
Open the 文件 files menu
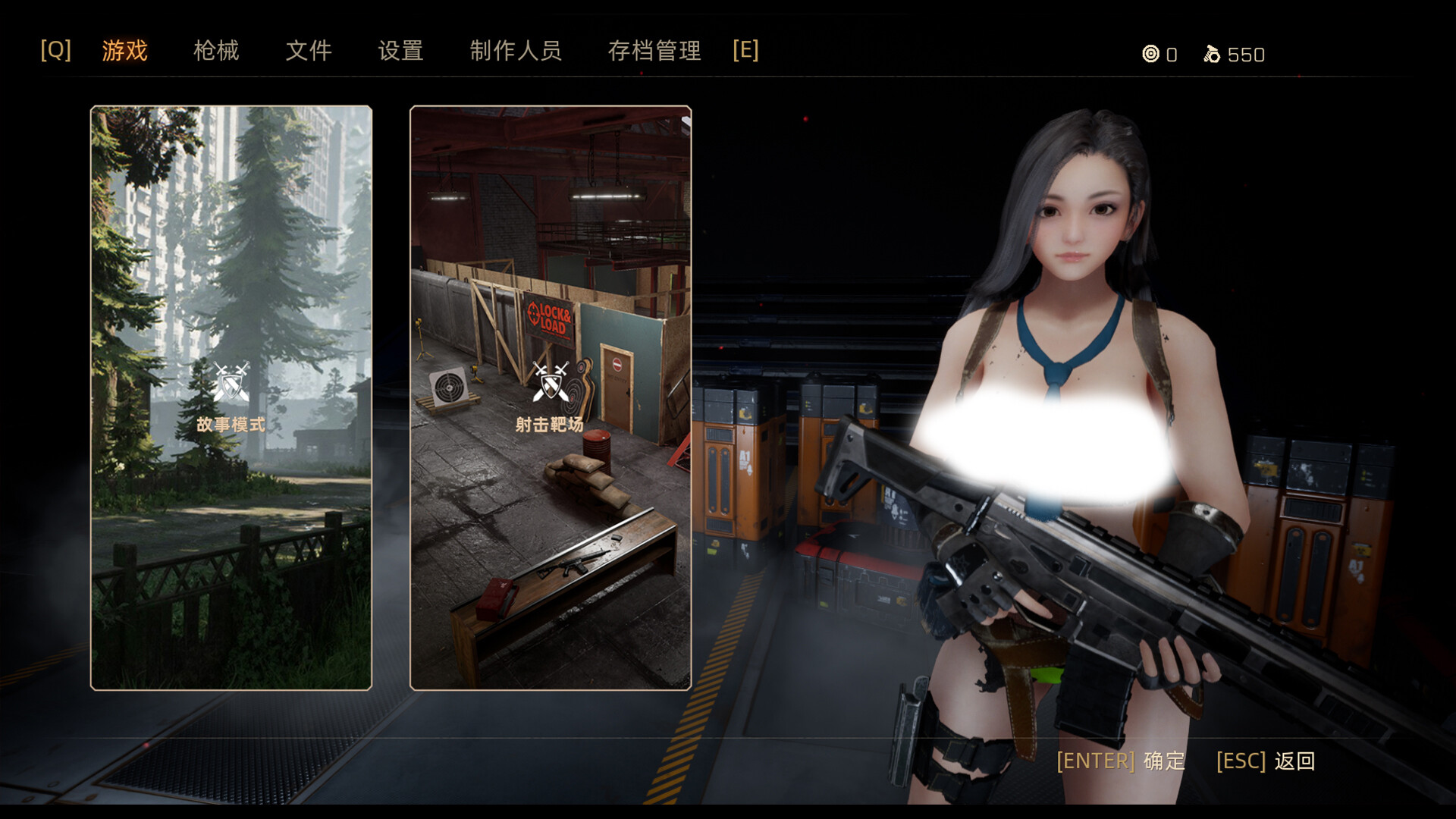pyautogui.click(x=309, y=51)
